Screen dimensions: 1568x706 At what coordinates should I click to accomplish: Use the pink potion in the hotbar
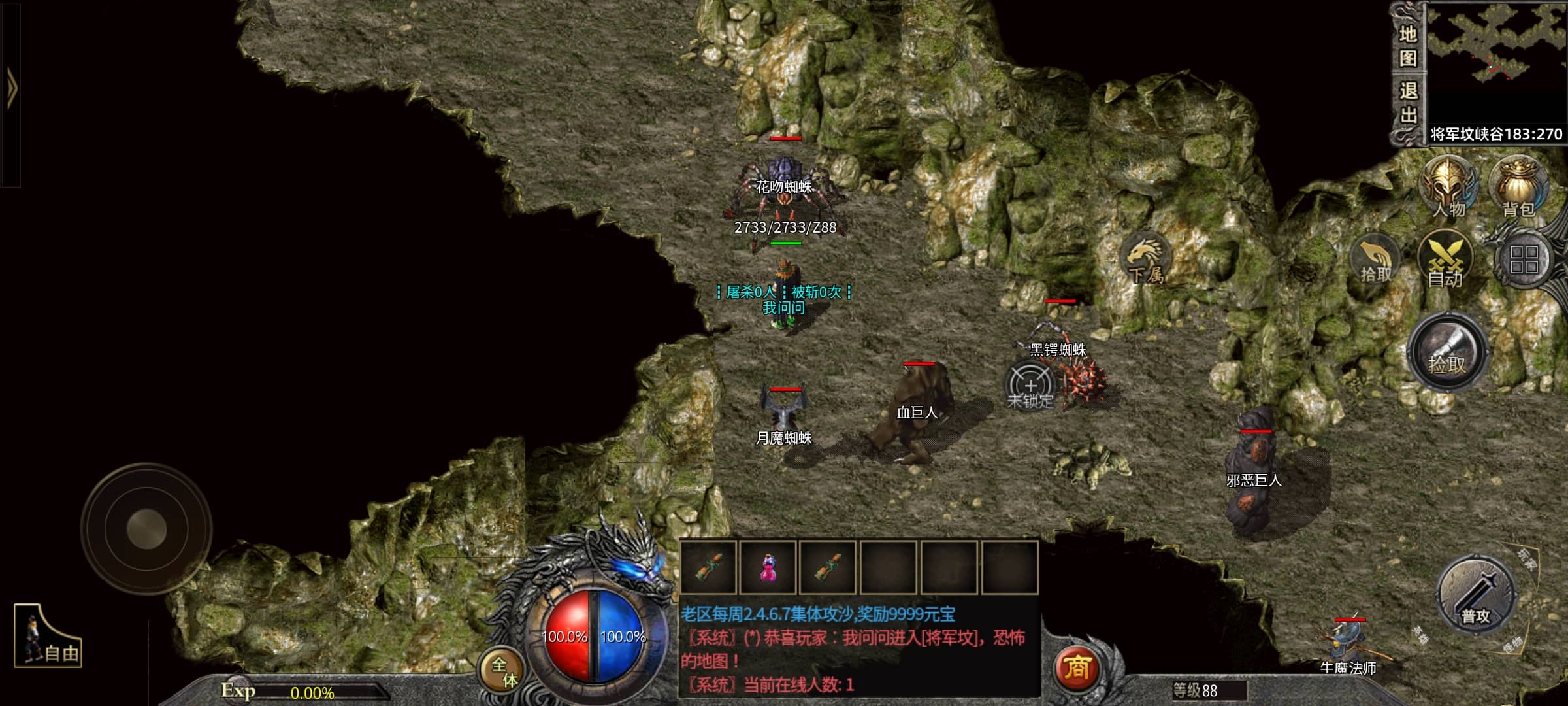click(768, 567)
